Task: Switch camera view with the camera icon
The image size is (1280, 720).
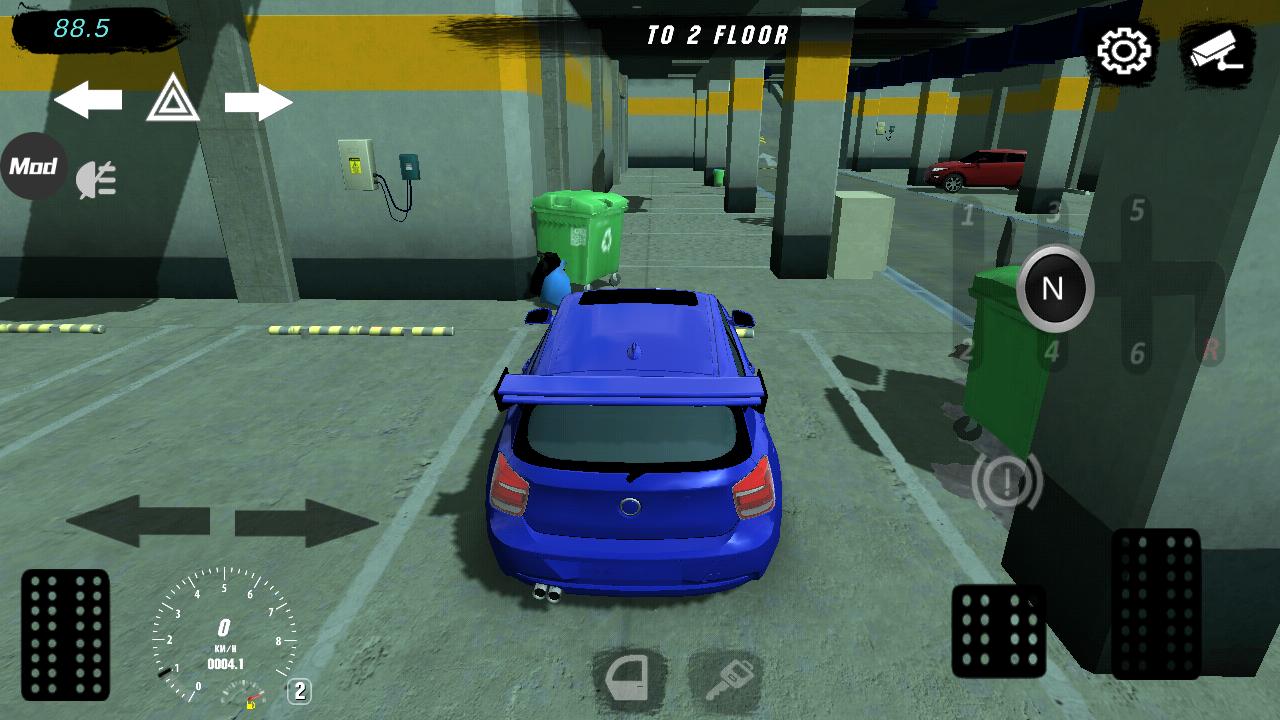Action: tap(1217, 50)
